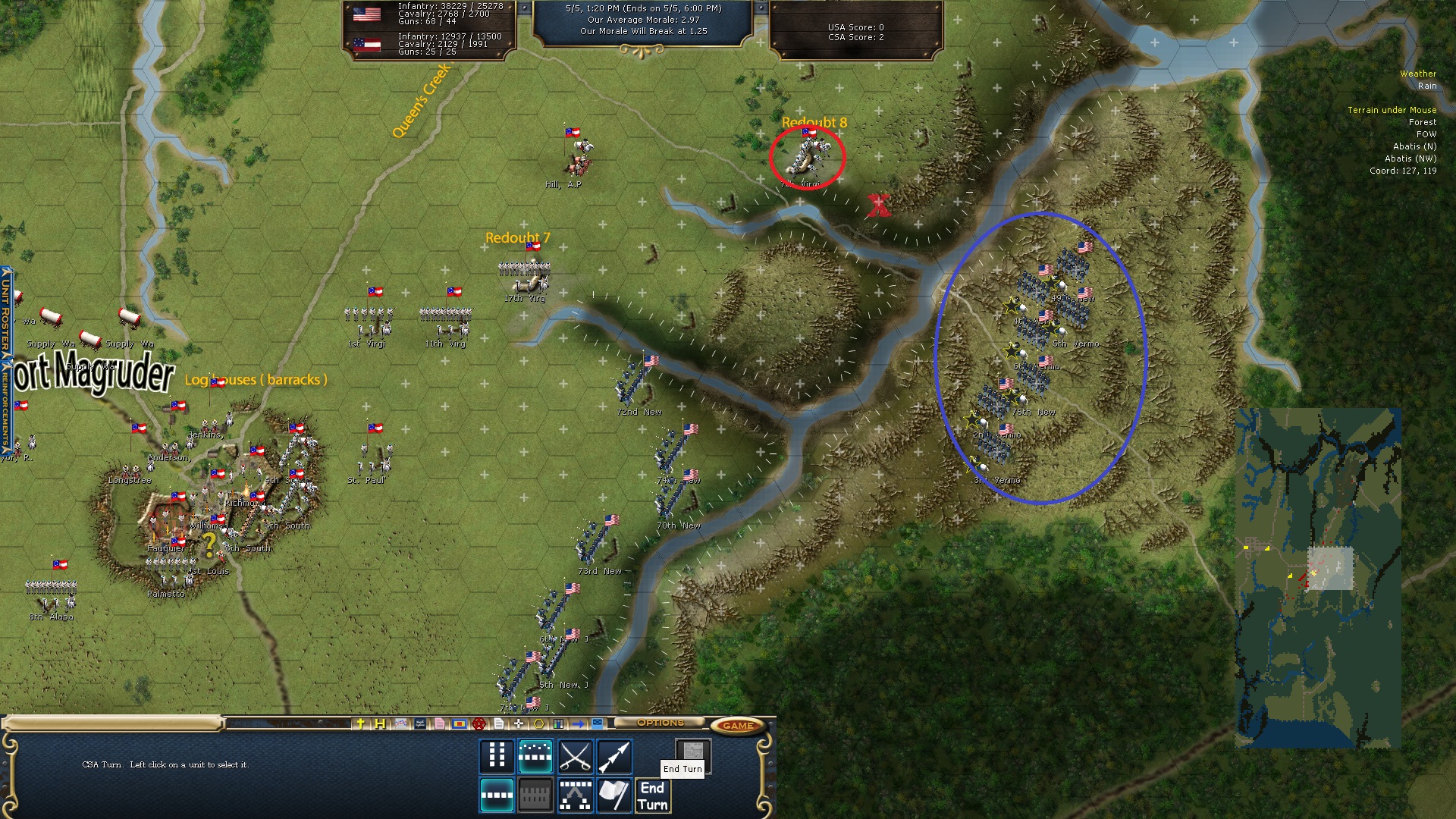1456x819 pixels.
Task: Select the column formation icon
Action: click(497, 755)
